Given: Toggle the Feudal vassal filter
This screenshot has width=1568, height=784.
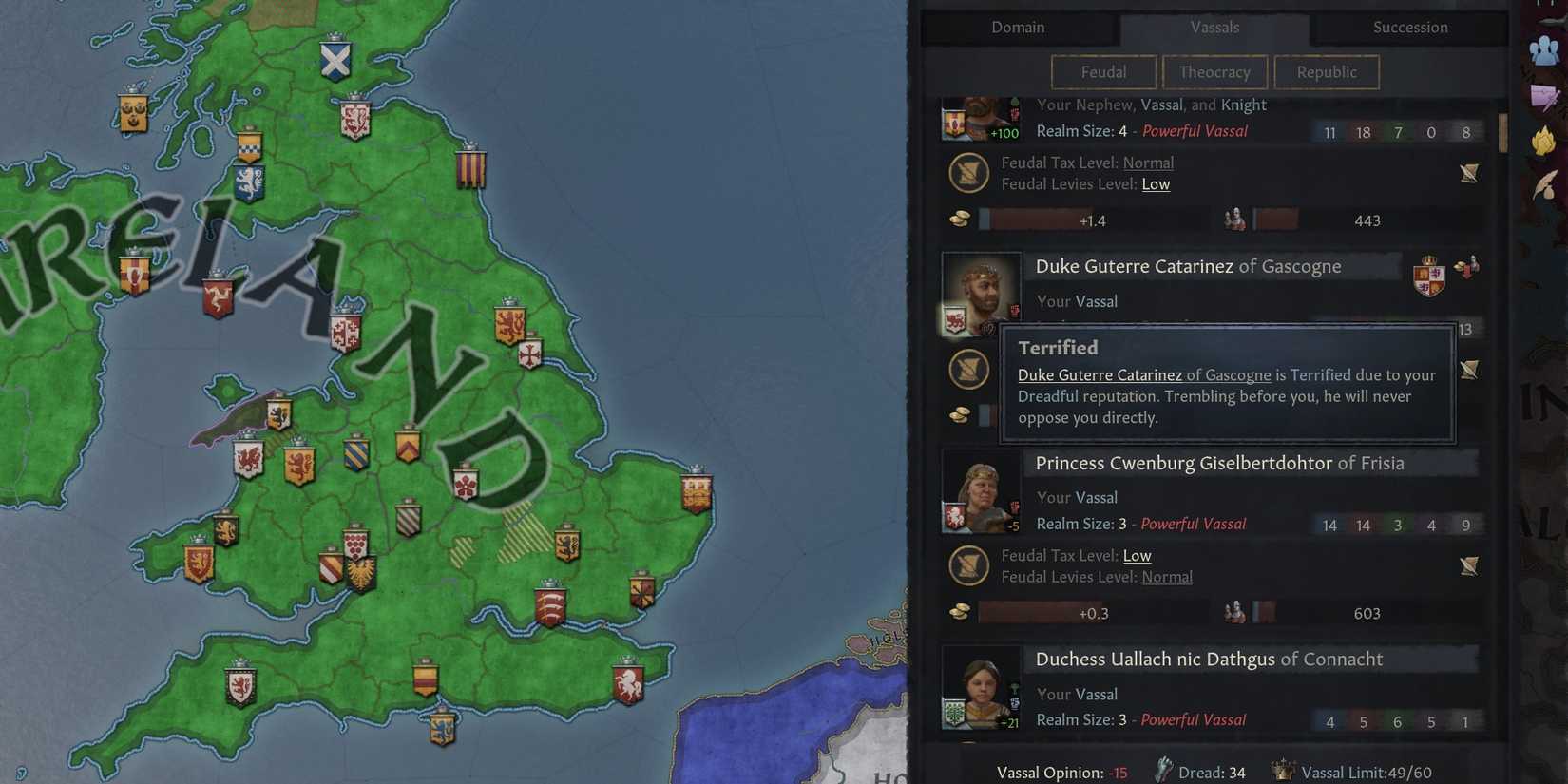Looking at the screenshot, I should 1102,72.
